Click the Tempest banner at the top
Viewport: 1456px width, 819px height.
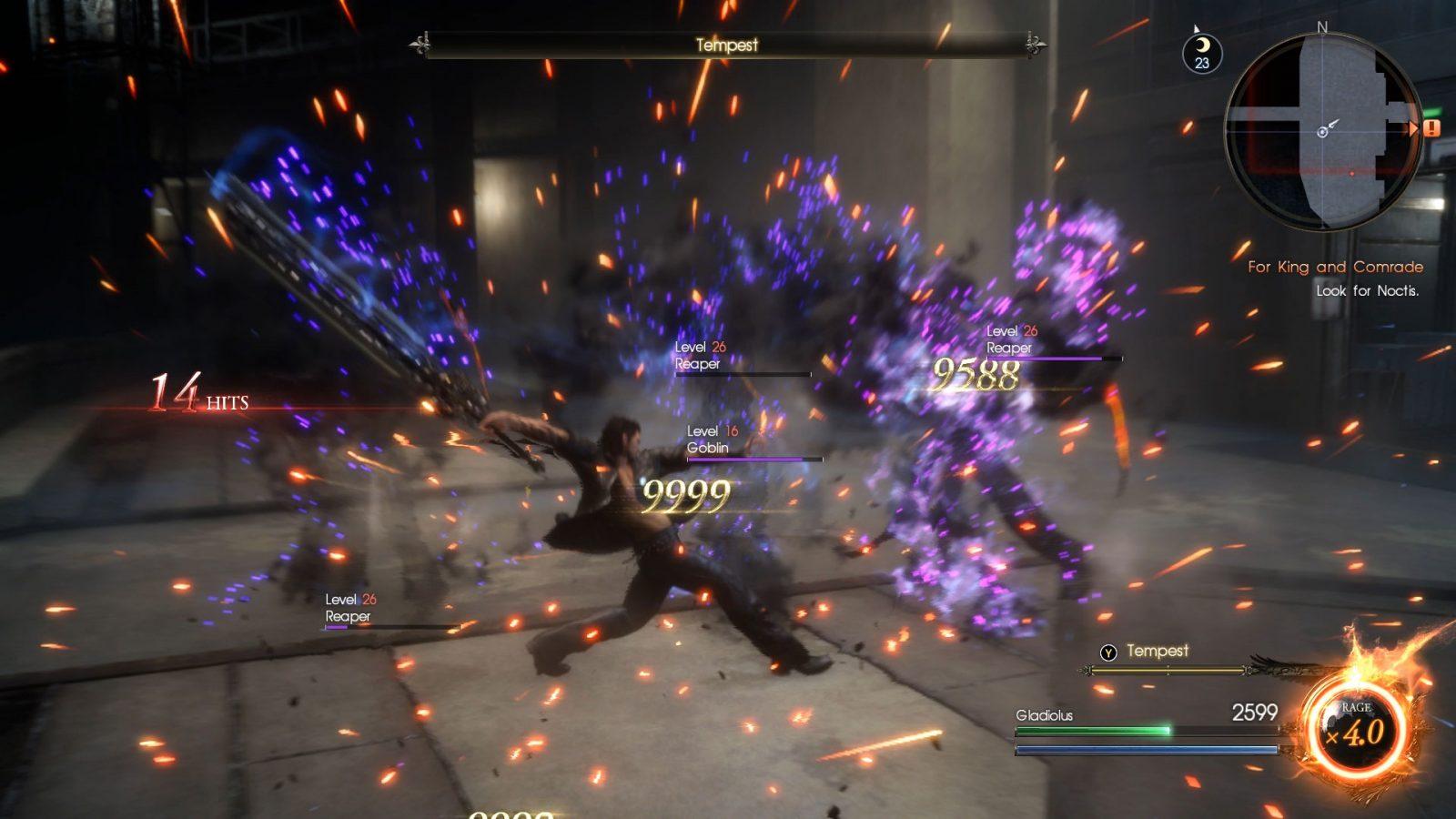[726, 45]
